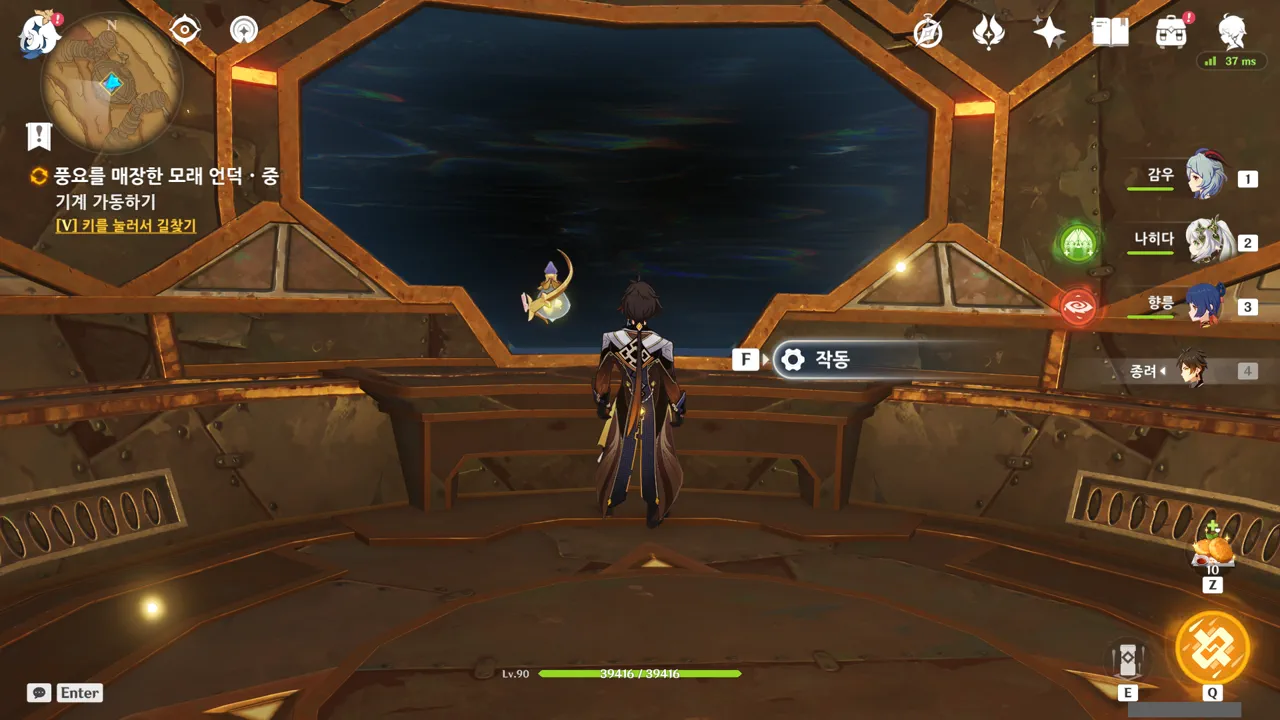The width and height of the screenshot is (1280, 720).
Task: Use the food quick-use gadget
Action: [1213, 549]
